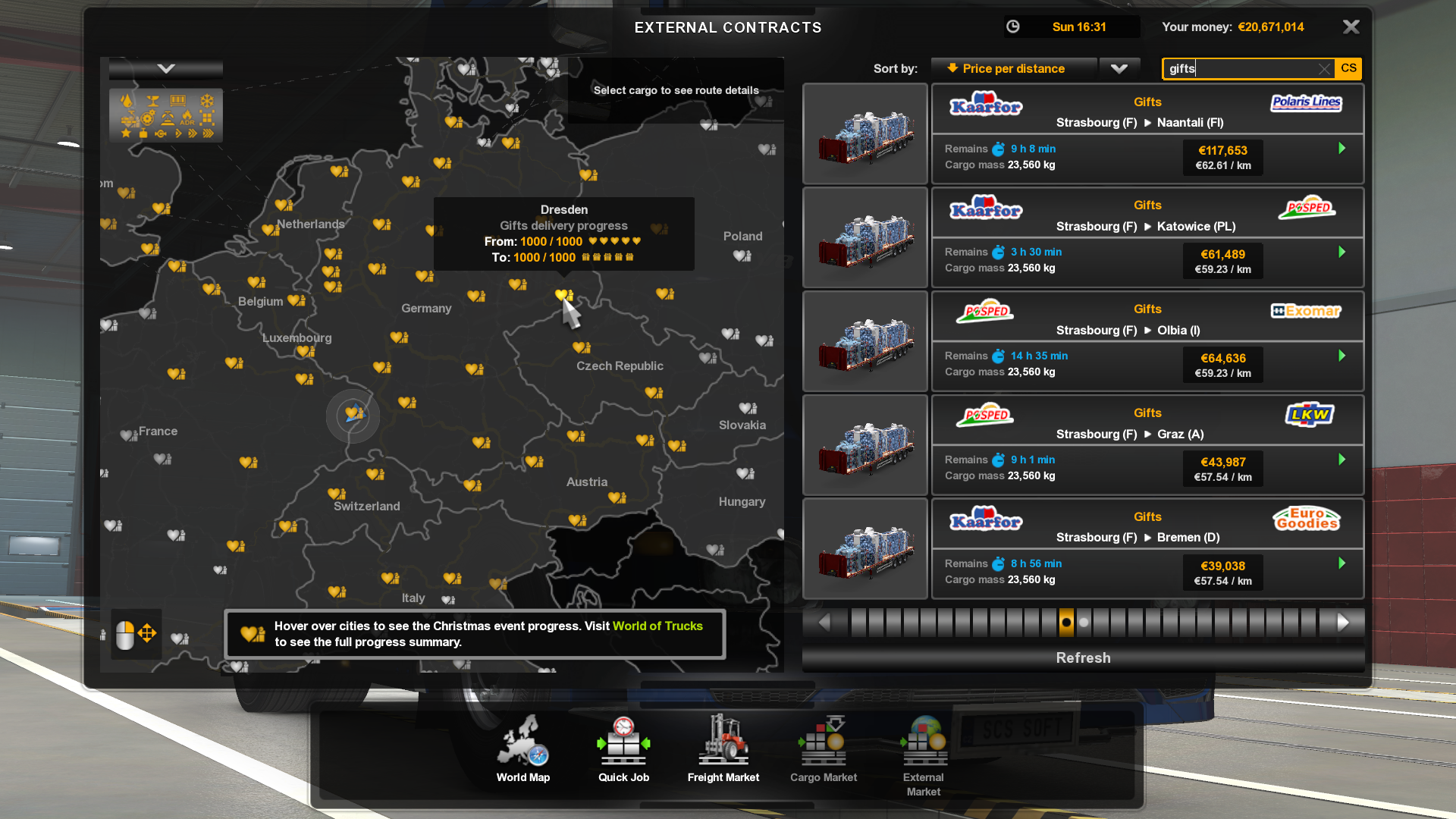Viewport: 1456px width, 819px height.
Task: Select the highlighted page marker on the pagination strip
Action: tap(1065, 621)
